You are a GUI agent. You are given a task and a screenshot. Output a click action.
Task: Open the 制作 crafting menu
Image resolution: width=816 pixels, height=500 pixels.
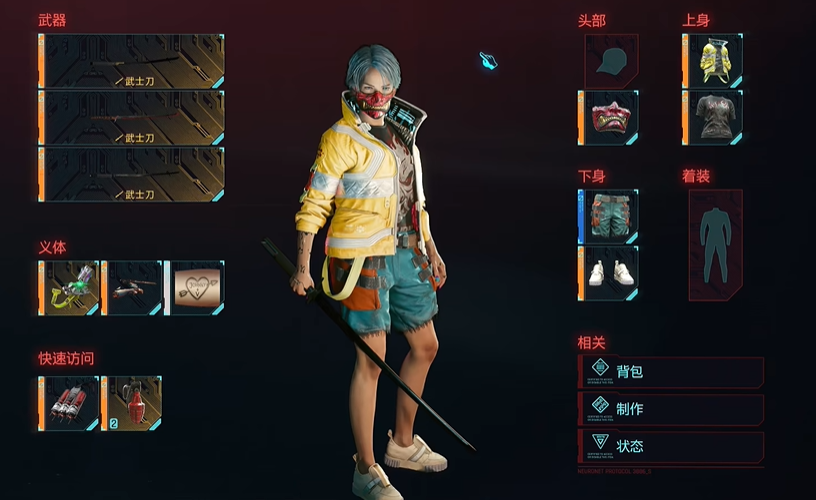tap(671, 408)
